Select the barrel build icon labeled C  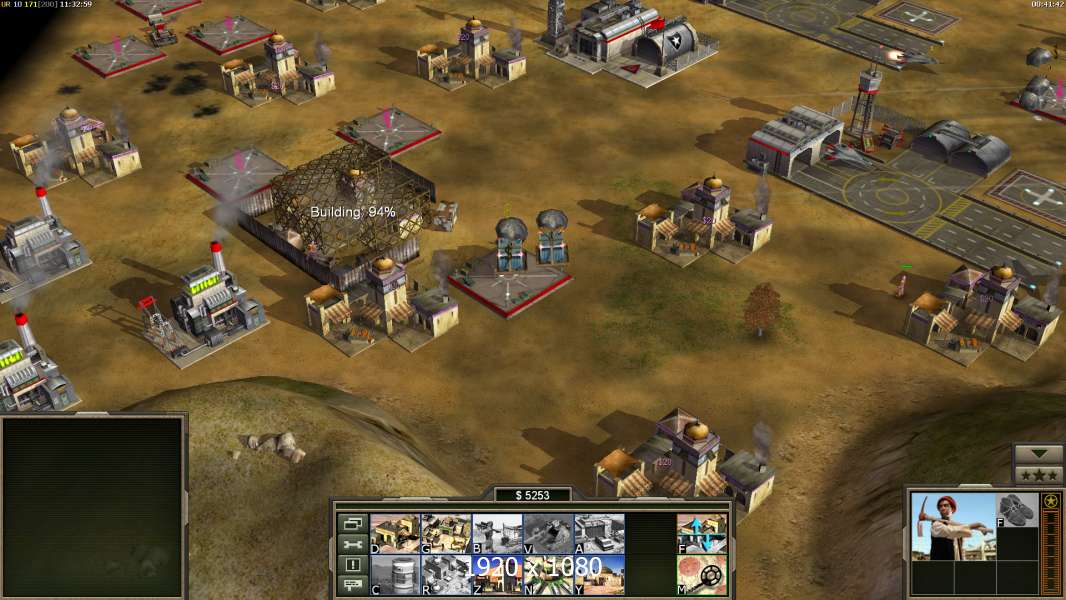395,574
